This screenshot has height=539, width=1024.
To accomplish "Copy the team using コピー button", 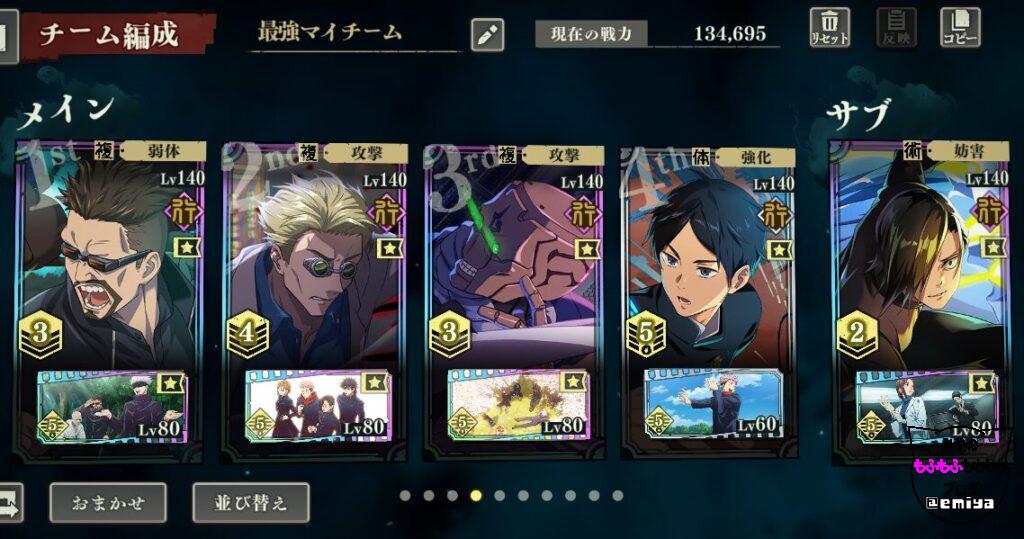I will point(960,27).
